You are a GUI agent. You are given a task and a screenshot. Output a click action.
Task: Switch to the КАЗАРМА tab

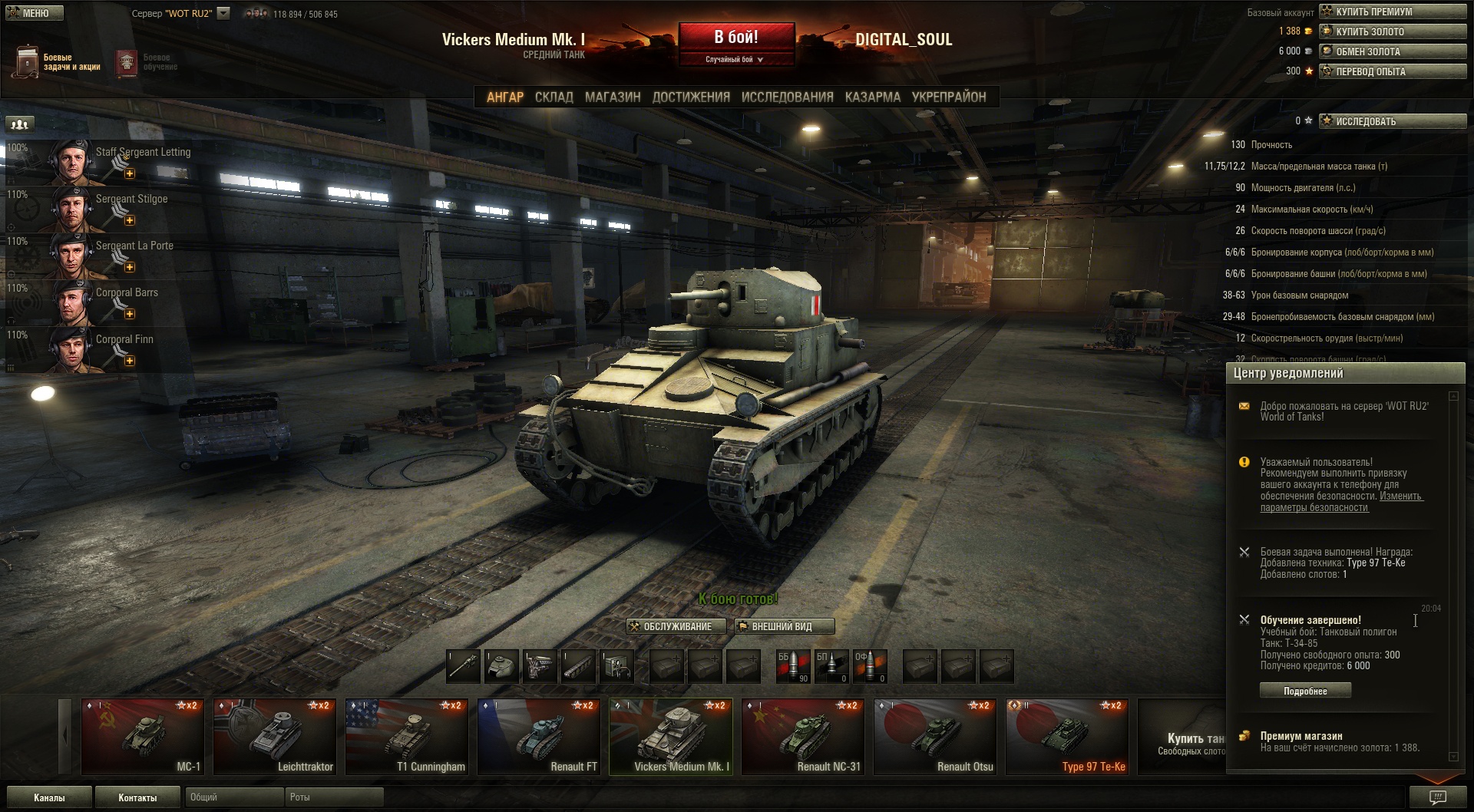872,97
